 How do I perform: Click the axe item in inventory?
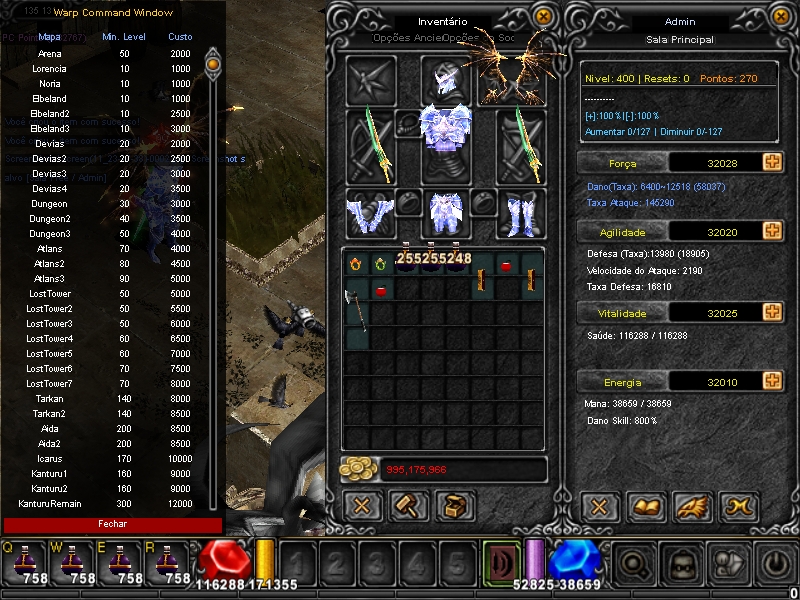coord(357,308)
